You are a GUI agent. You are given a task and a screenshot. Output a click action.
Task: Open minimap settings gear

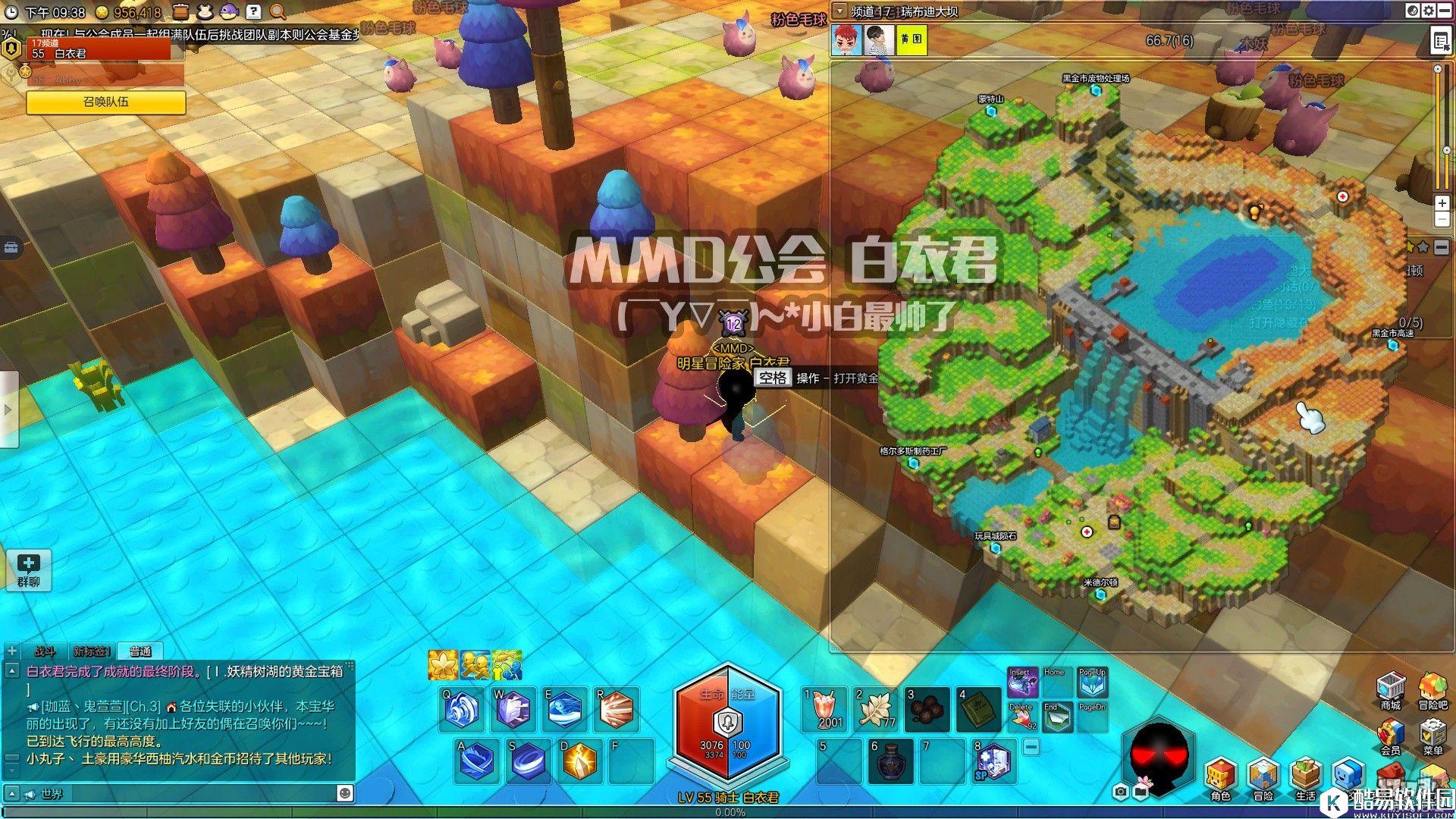[1429, 11]
